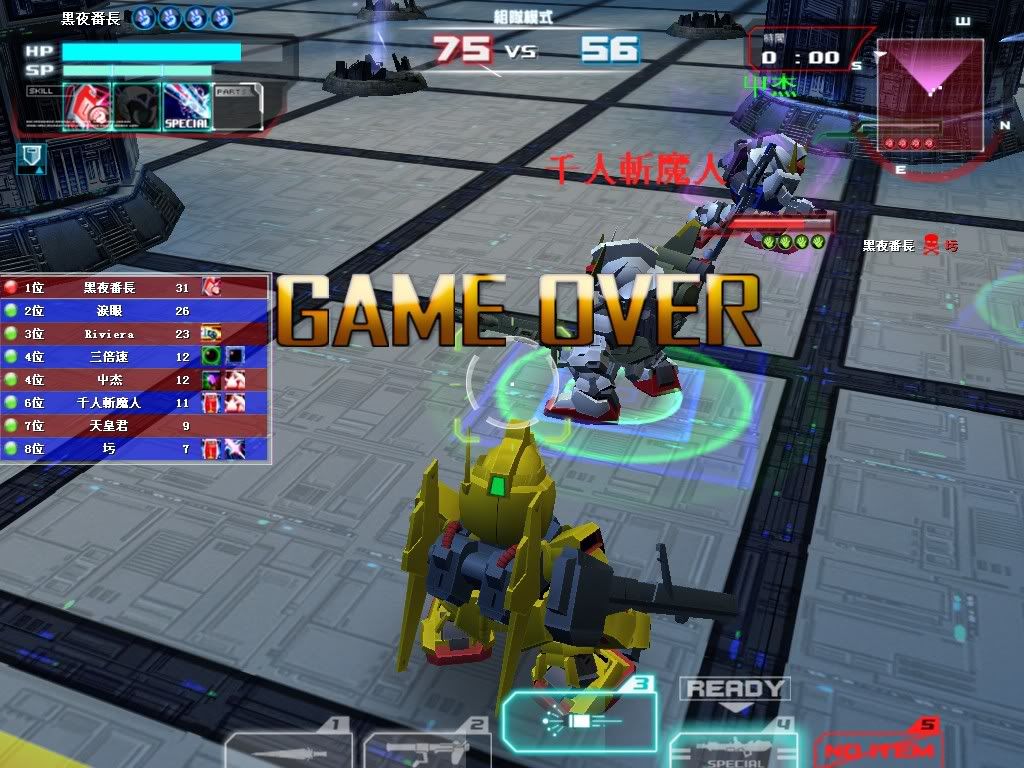Viewport: 1024px width, 768px height.
Task: Switch to weapon slot 2 bazooka
Action: click(x=428, y=750)
